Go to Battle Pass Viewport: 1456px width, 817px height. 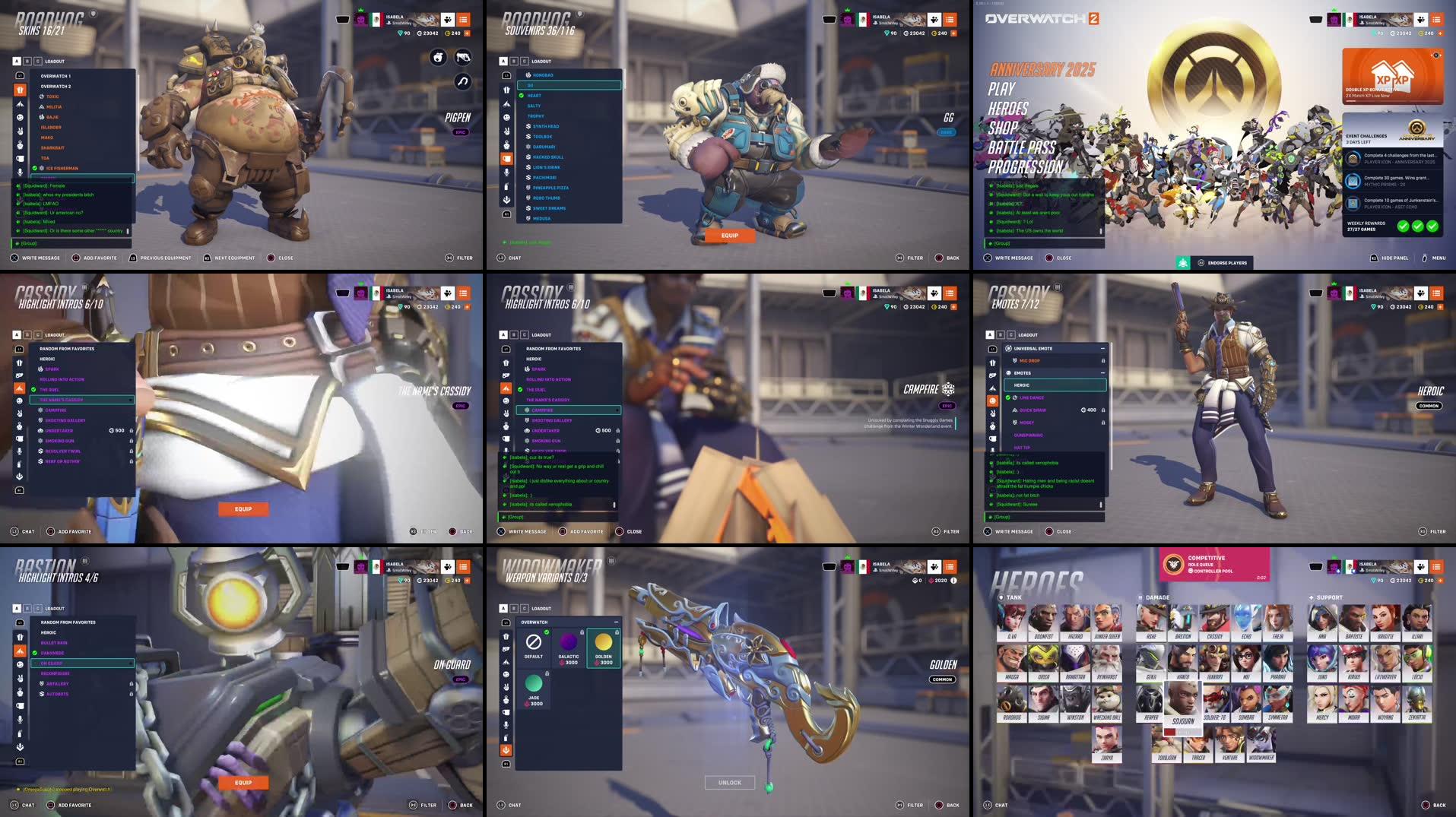pos(1022,147)
